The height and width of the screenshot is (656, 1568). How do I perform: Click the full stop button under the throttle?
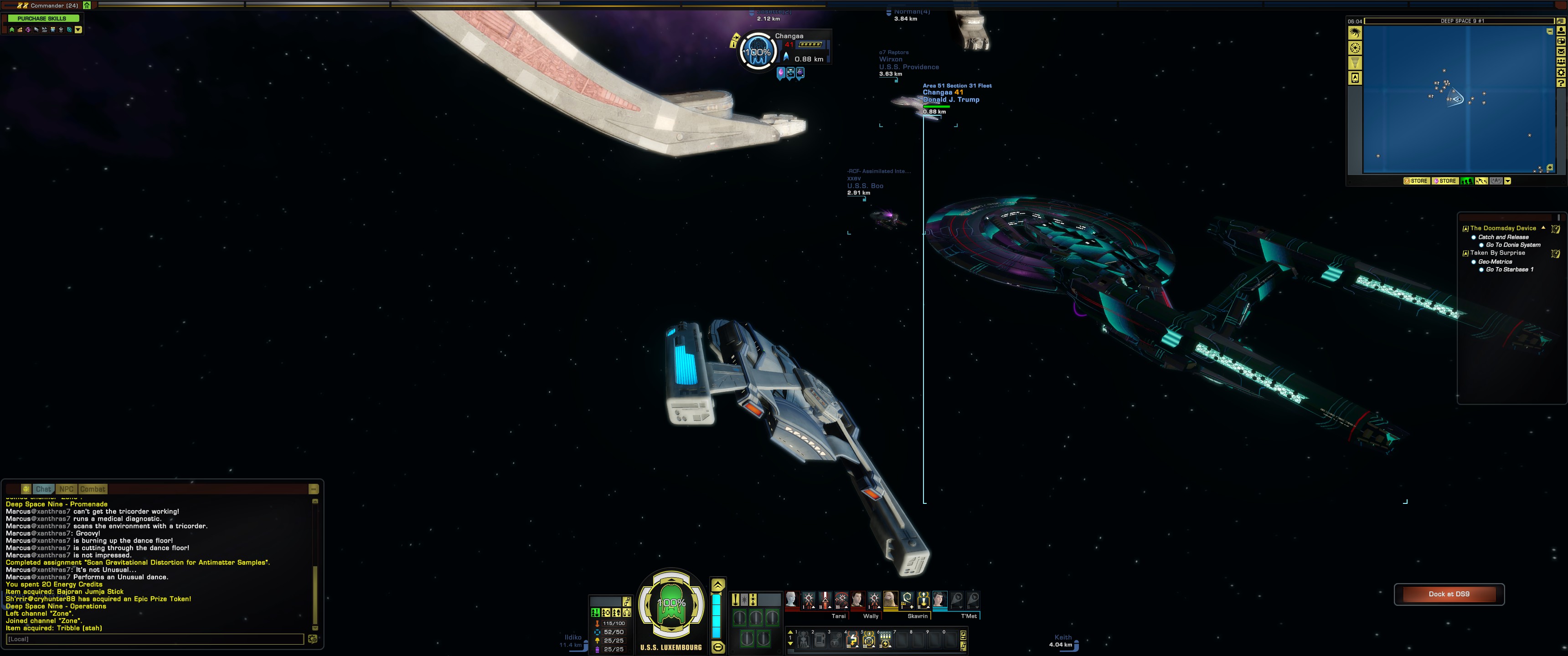[x=717, y=647]
